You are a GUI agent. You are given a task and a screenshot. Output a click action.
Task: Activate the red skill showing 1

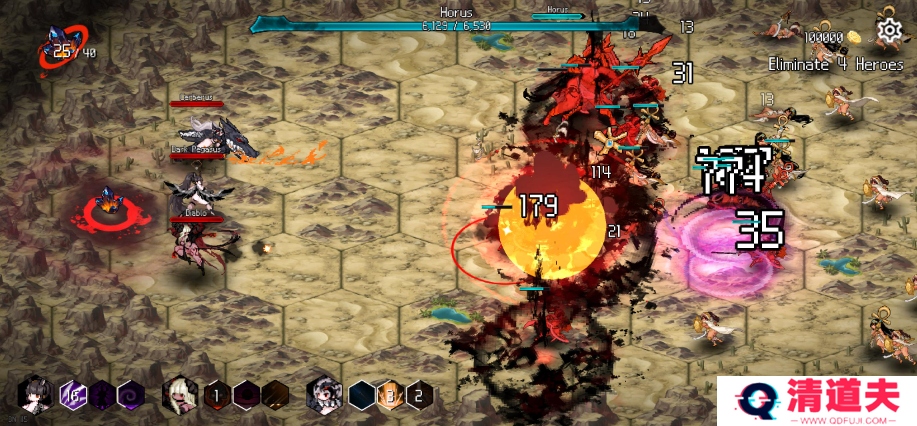click(x=216, y=395)
